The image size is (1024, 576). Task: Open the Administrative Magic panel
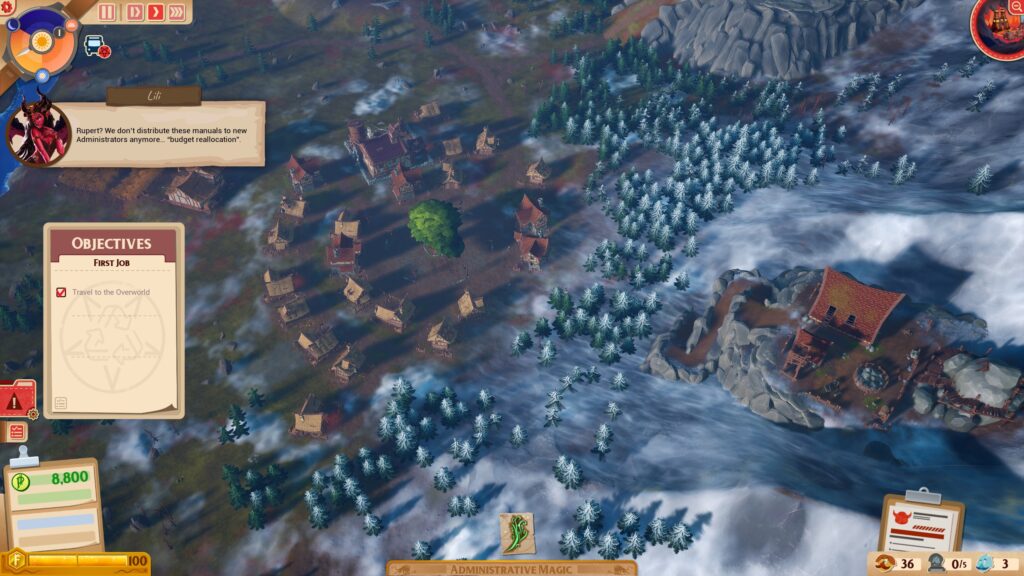[x=511, y=568]
